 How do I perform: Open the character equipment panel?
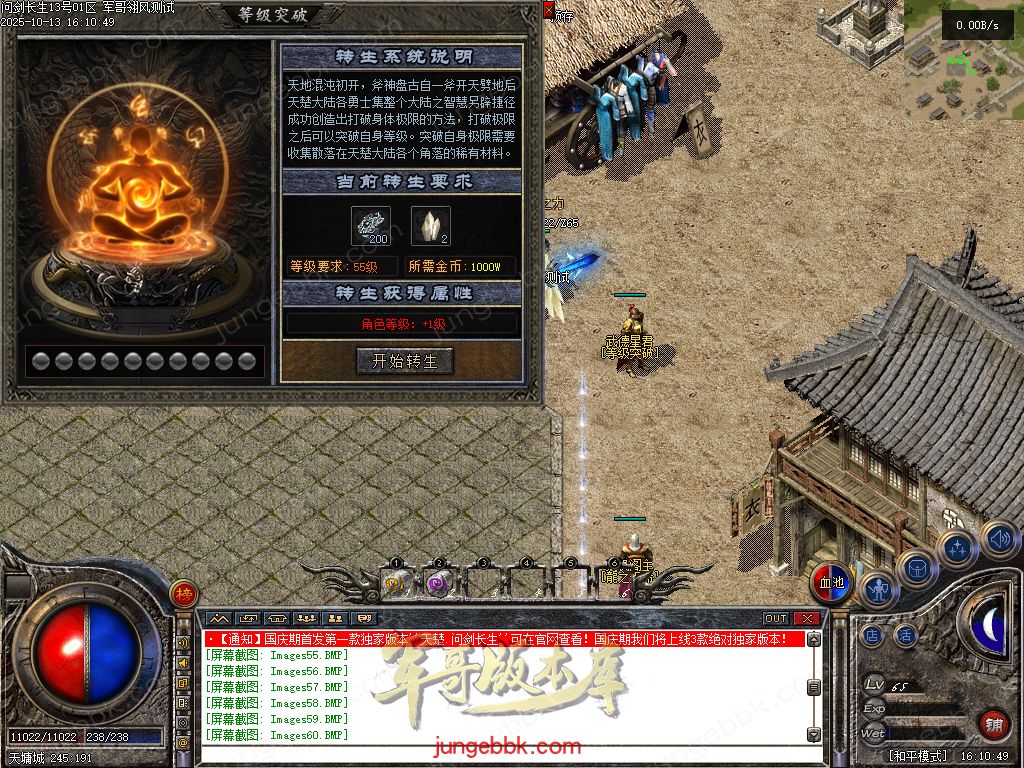tap(878, 589)
